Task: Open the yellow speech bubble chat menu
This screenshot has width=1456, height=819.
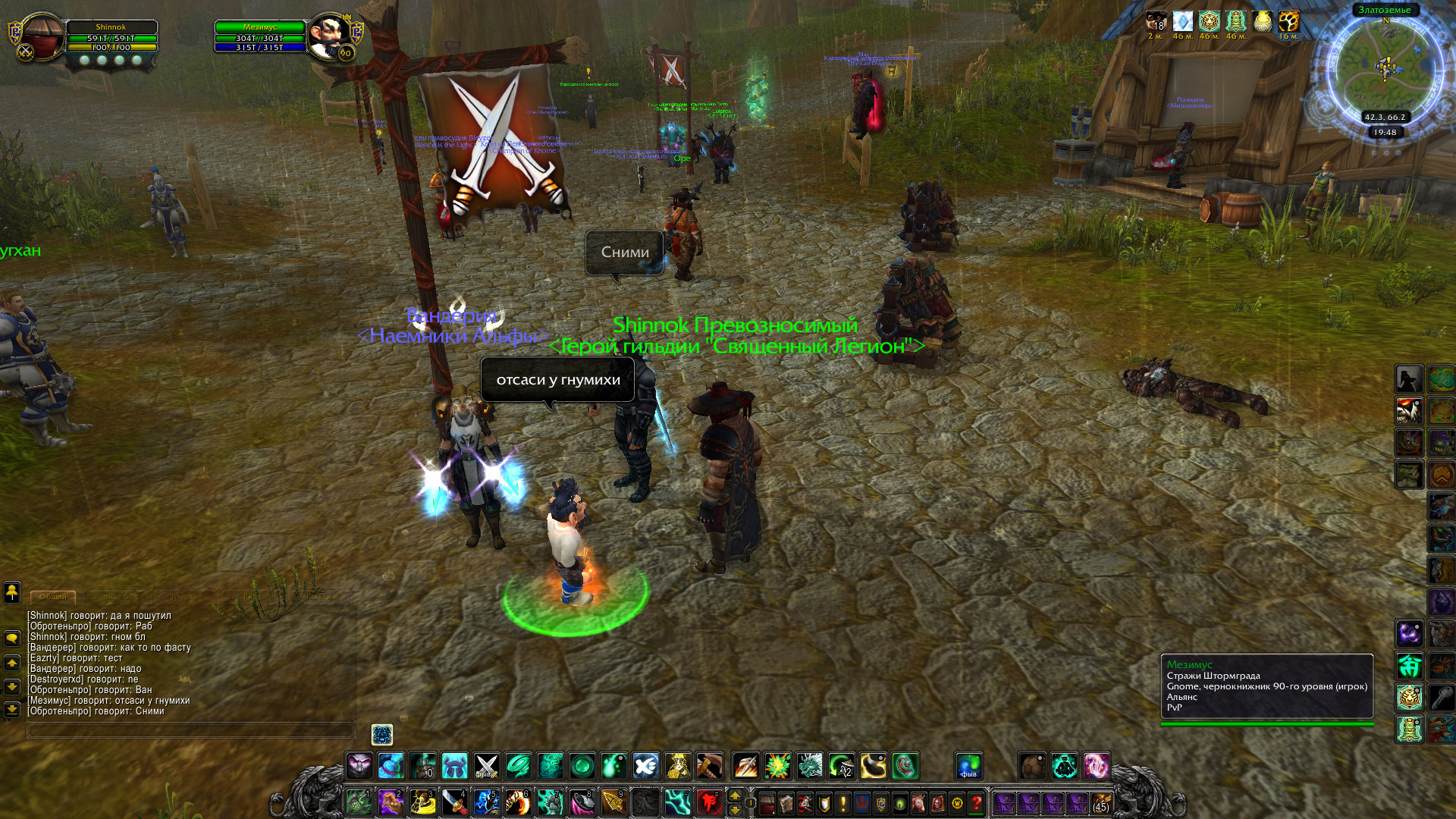Action: pyautogui.click(x=12, y=639)
